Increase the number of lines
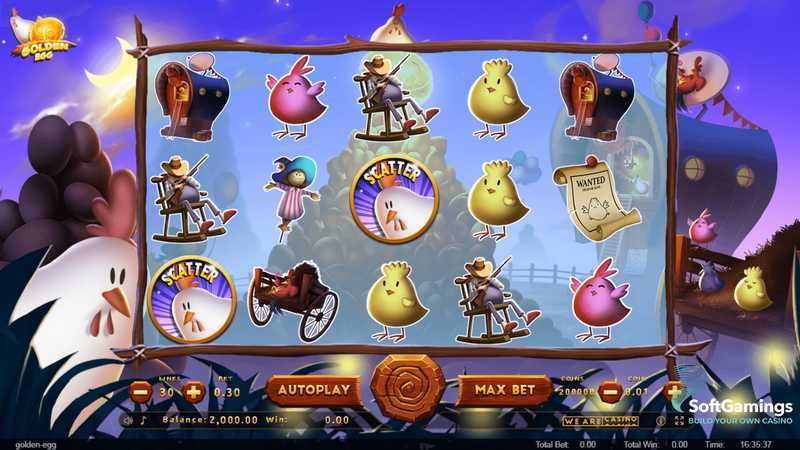This screenshot has width=800, height=450. (194, 391)
